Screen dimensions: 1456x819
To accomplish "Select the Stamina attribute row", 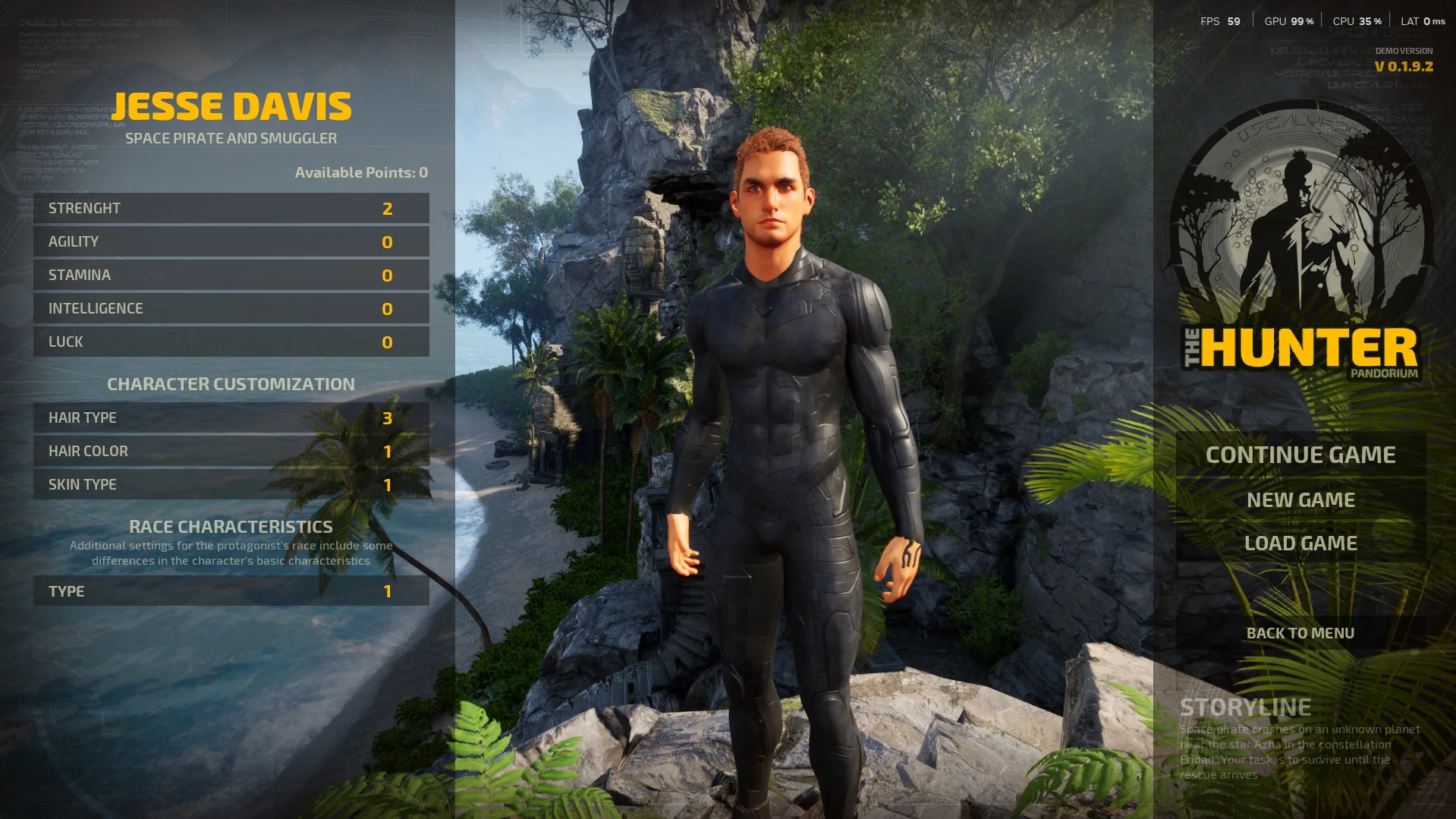I will click(x=231, y=275).
